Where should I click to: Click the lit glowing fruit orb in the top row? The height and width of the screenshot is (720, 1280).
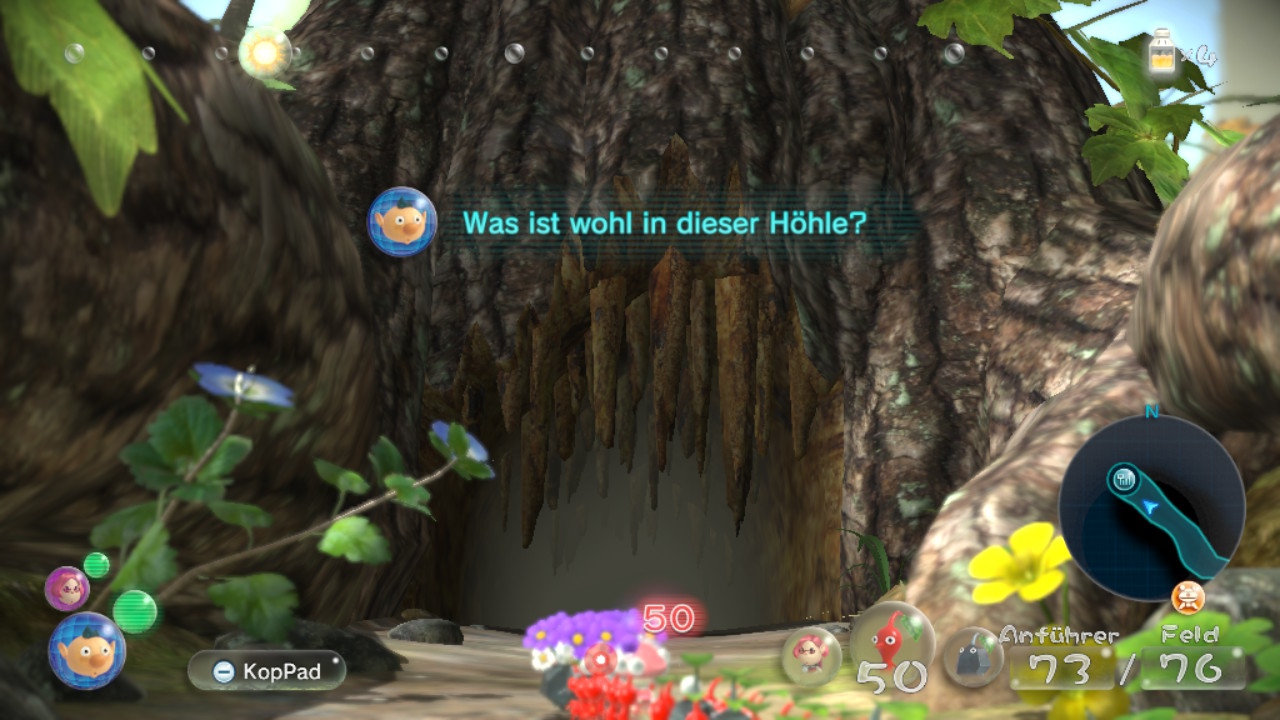coord(265,48)
